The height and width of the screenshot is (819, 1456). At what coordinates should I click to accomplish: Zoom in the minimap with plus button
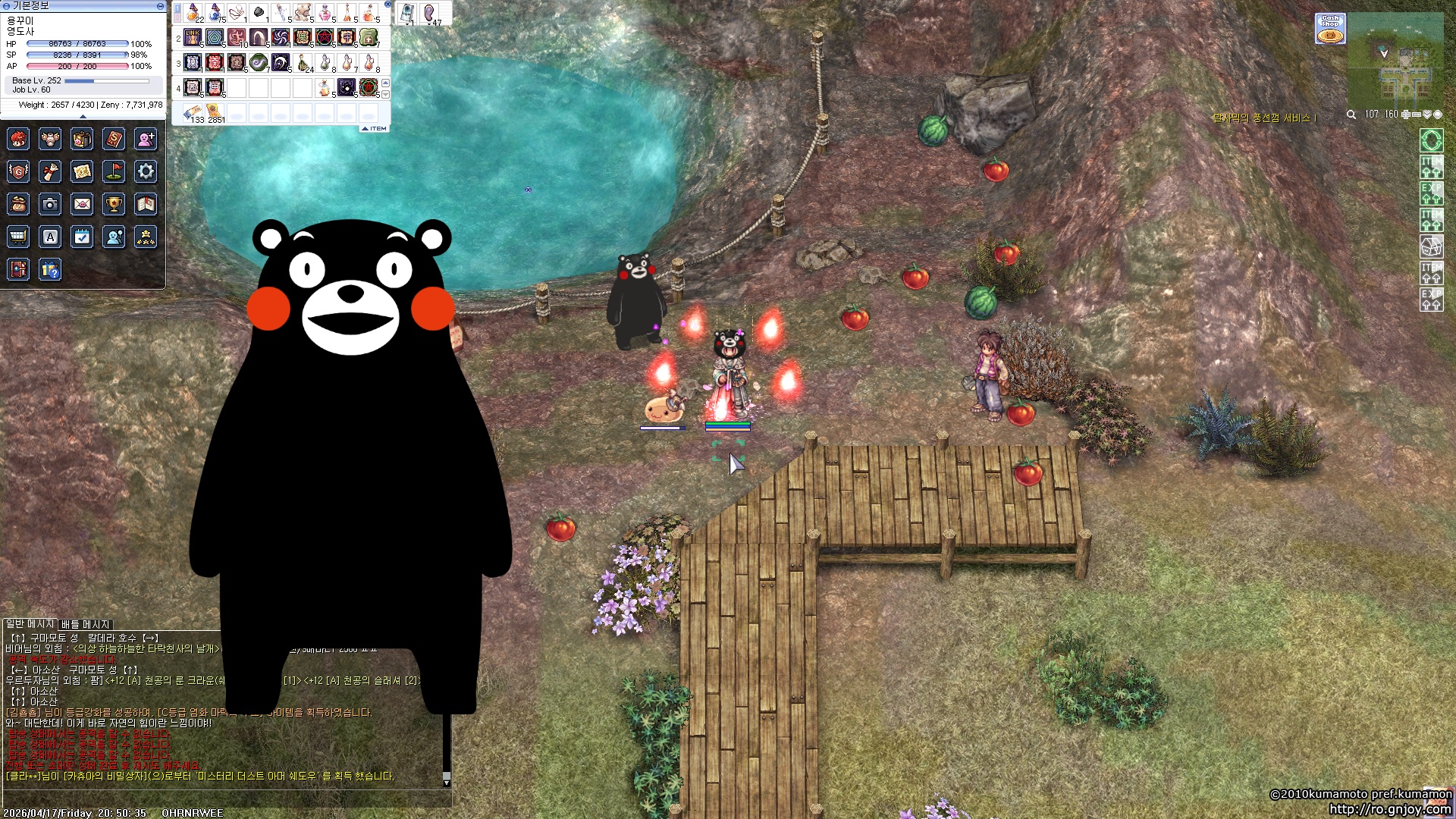point(1405,115)
